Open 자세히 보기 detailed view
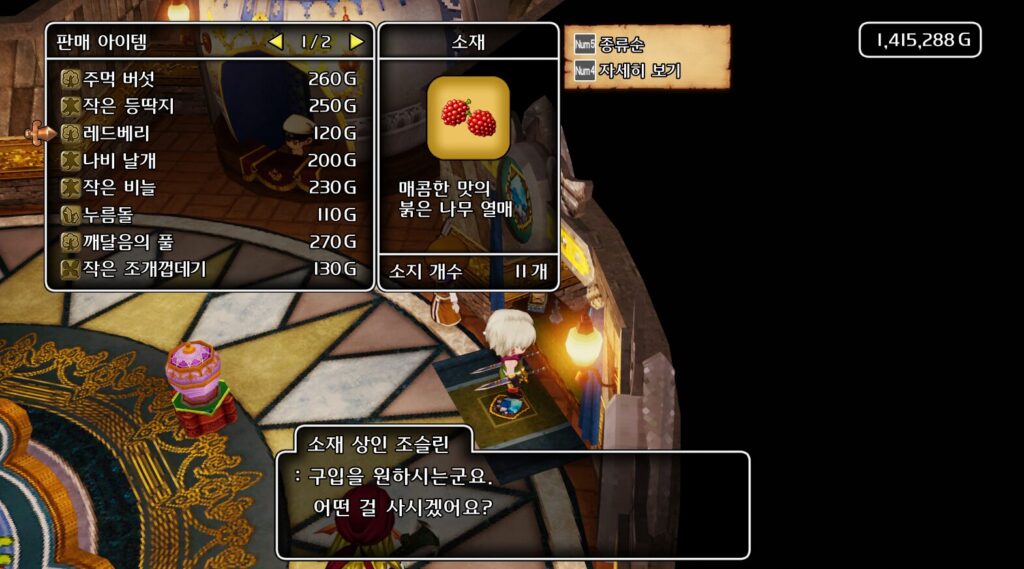The height and width of the screenshot is (569, 1024). [638, 71]
